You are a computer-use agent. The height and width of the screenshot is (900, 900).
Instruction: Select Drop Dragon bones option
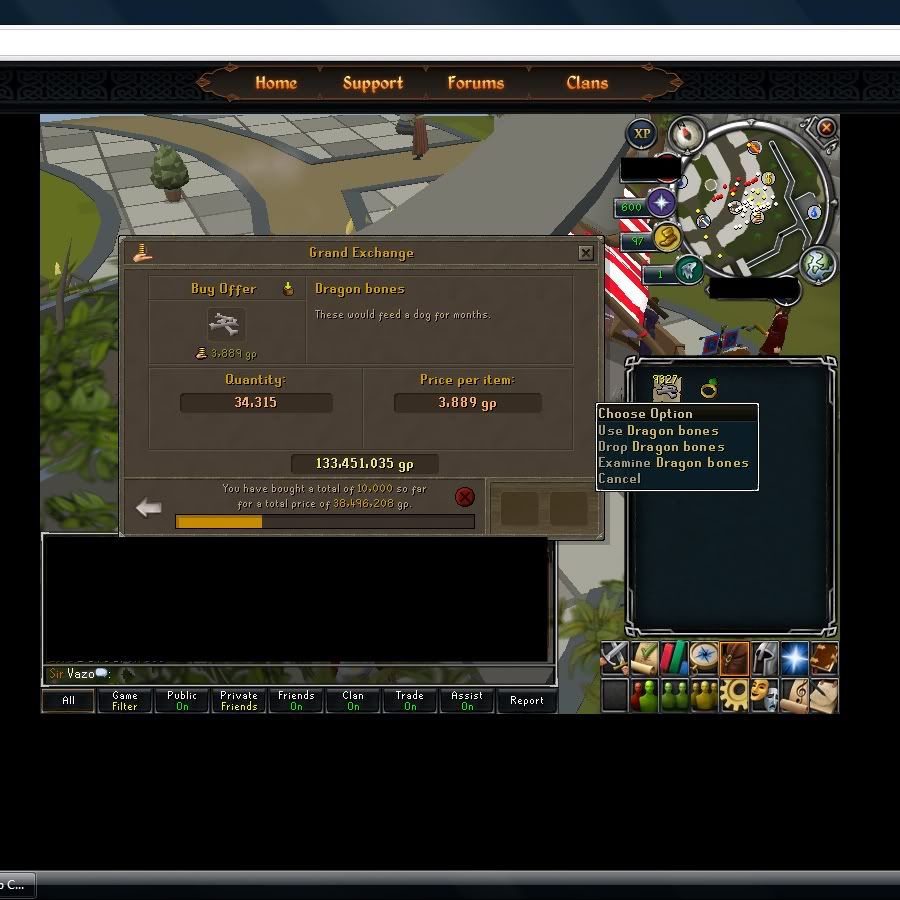tap(661, 447)
